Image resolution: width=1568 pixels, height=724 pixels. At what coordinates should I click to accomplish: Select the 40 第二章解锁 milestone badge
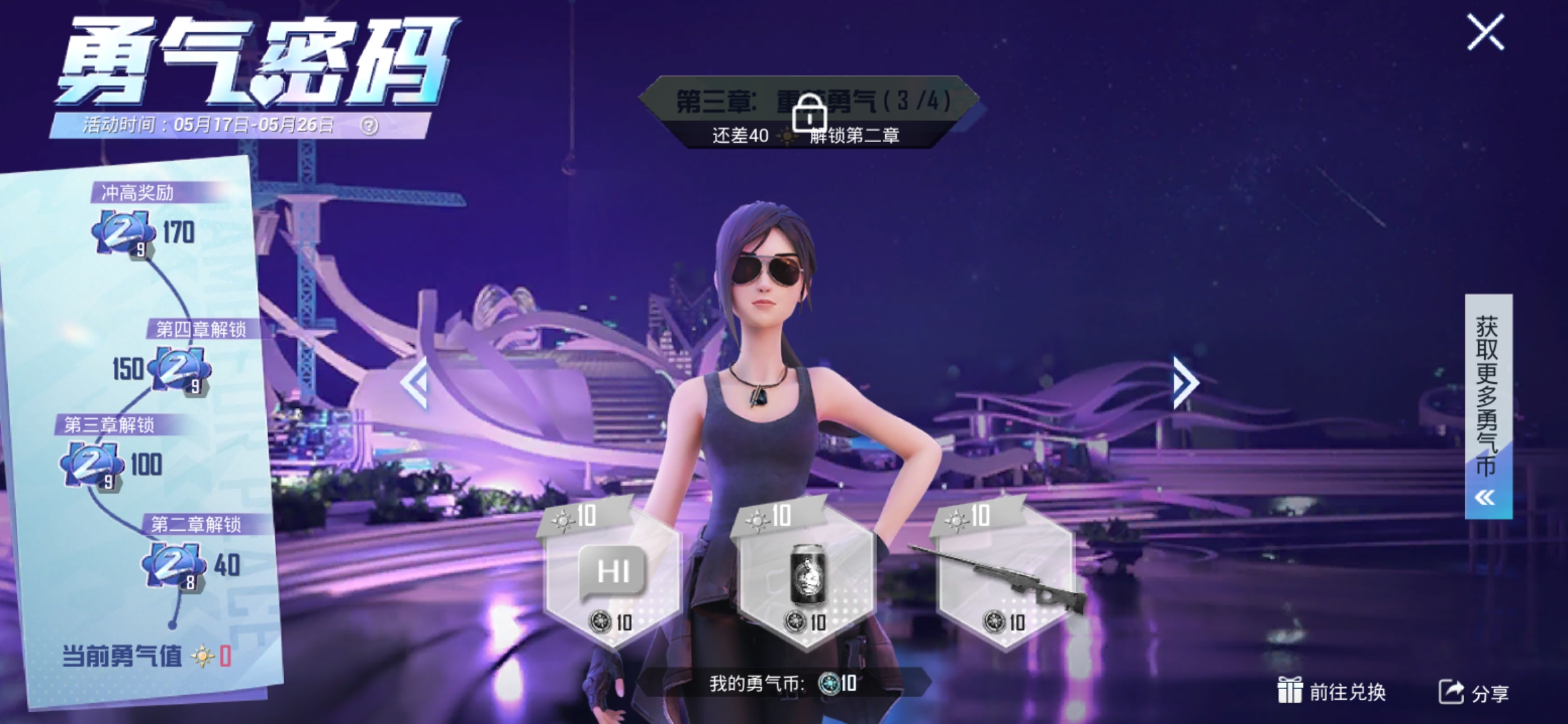pyautogui.click(x=173, y=565)
